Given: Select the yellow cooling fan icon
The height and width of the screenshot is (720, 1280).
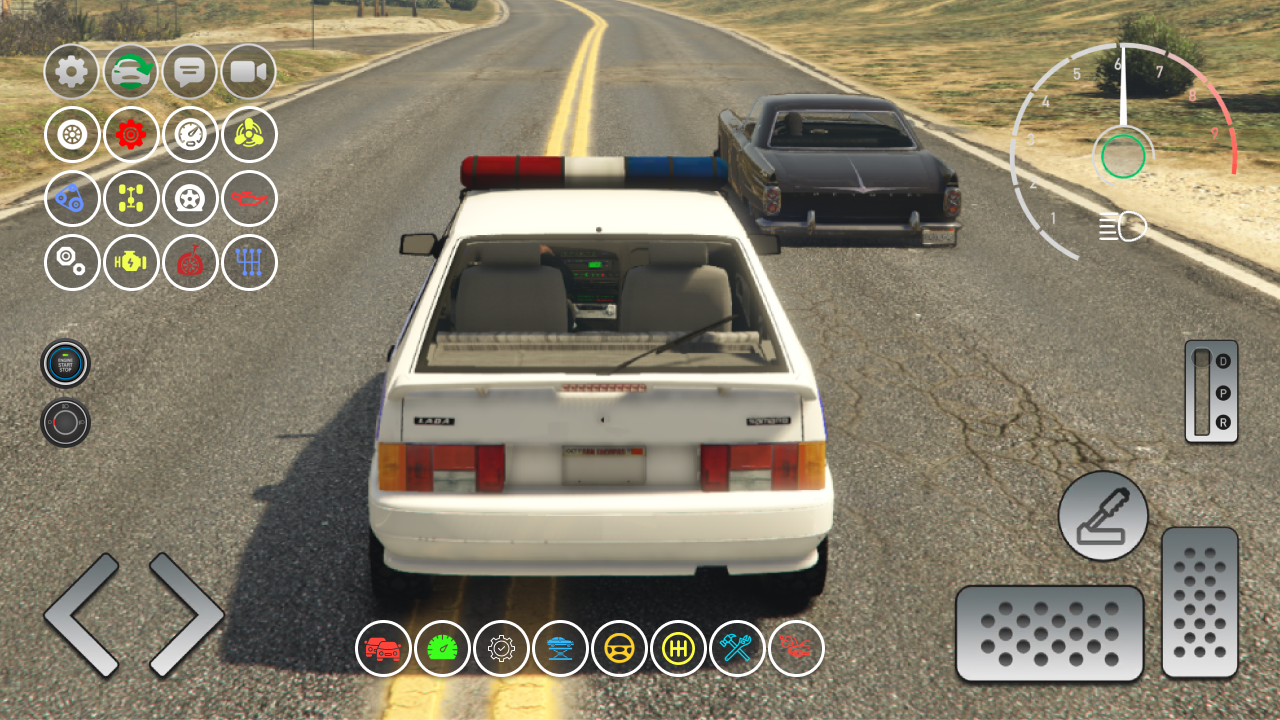Looking at the screenshot, I should (250, 135).
